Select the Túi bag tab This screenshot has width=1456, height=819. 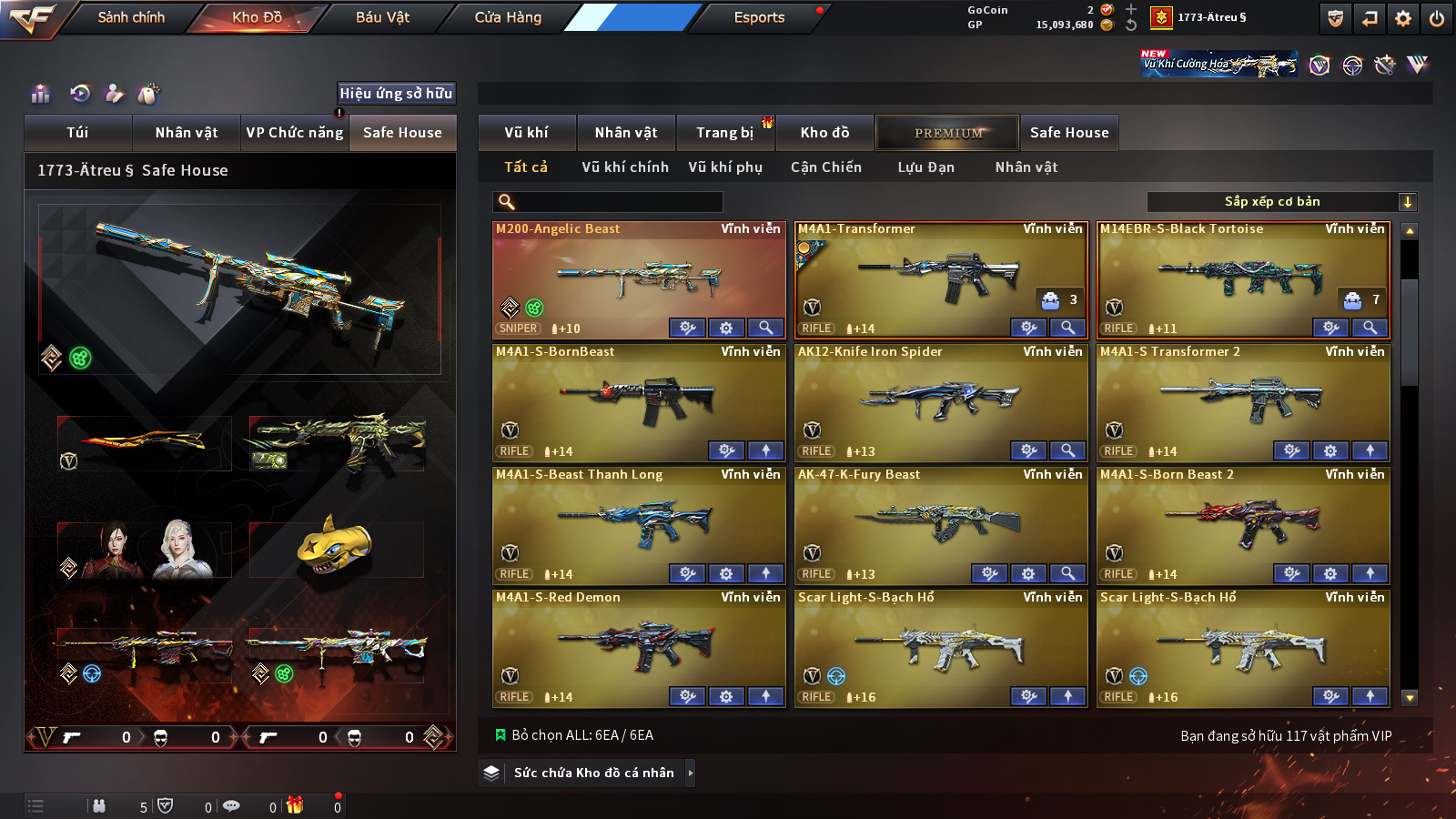pyautogui.click(x=77, y=133)
